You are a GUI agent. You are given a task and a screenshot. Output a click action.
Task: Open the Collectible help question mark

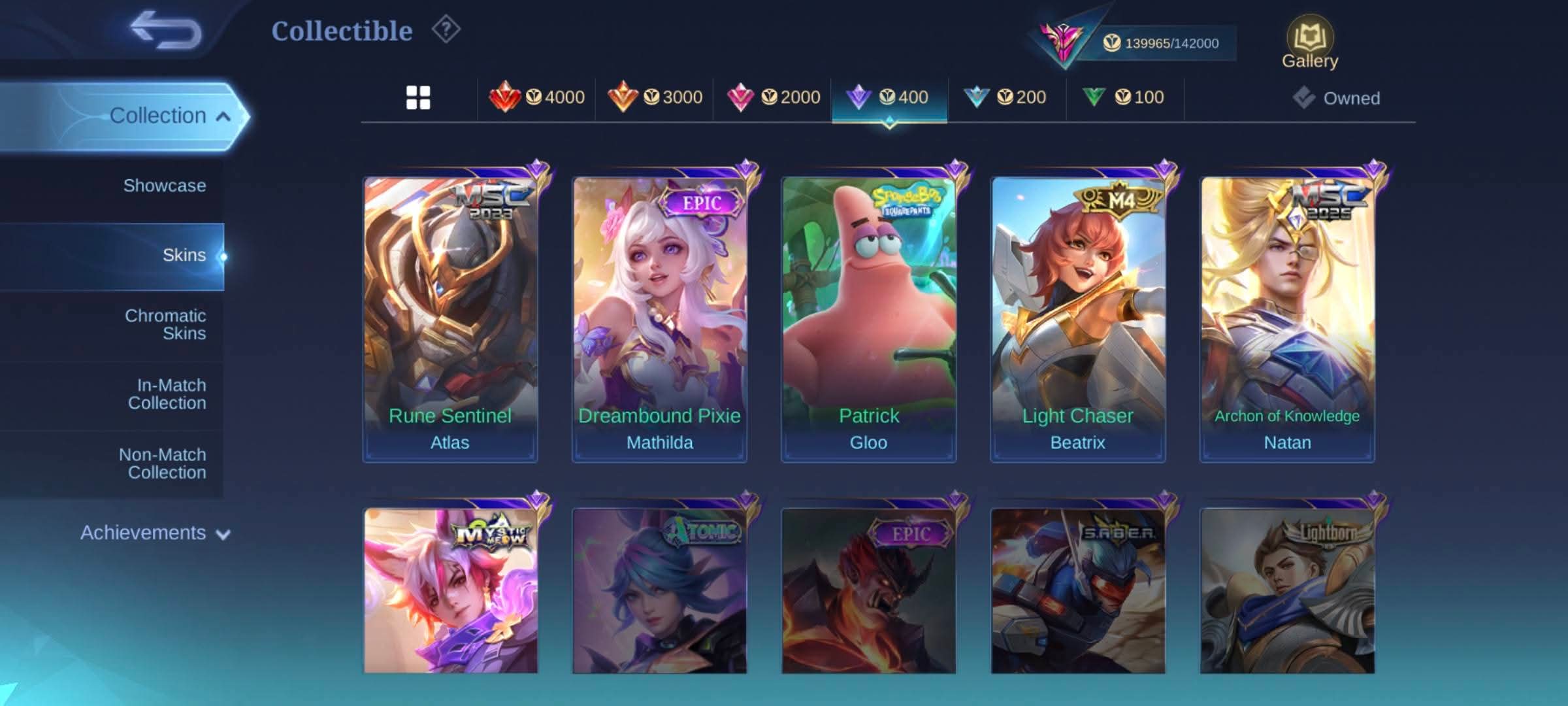point(446,29)
